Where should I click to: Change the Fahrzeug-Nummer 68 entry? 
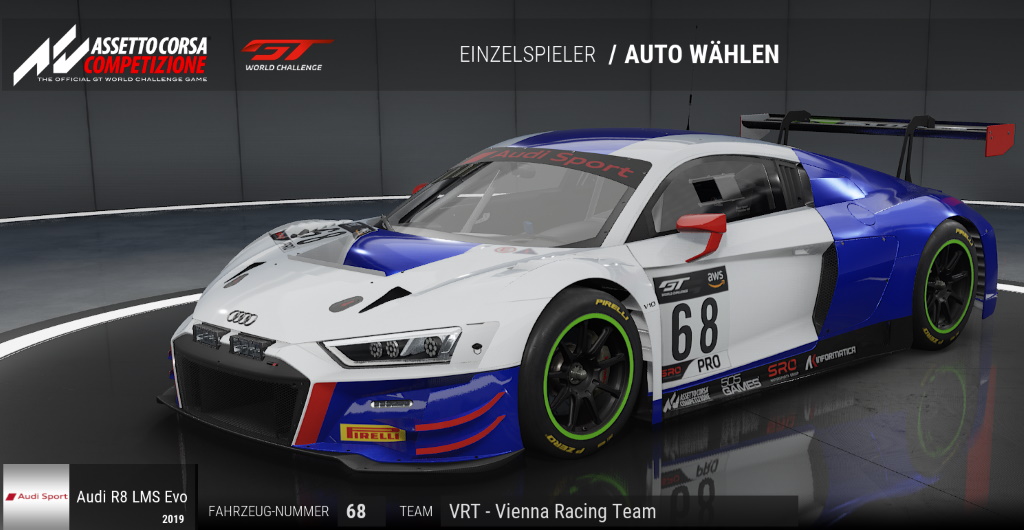[356, 511]
